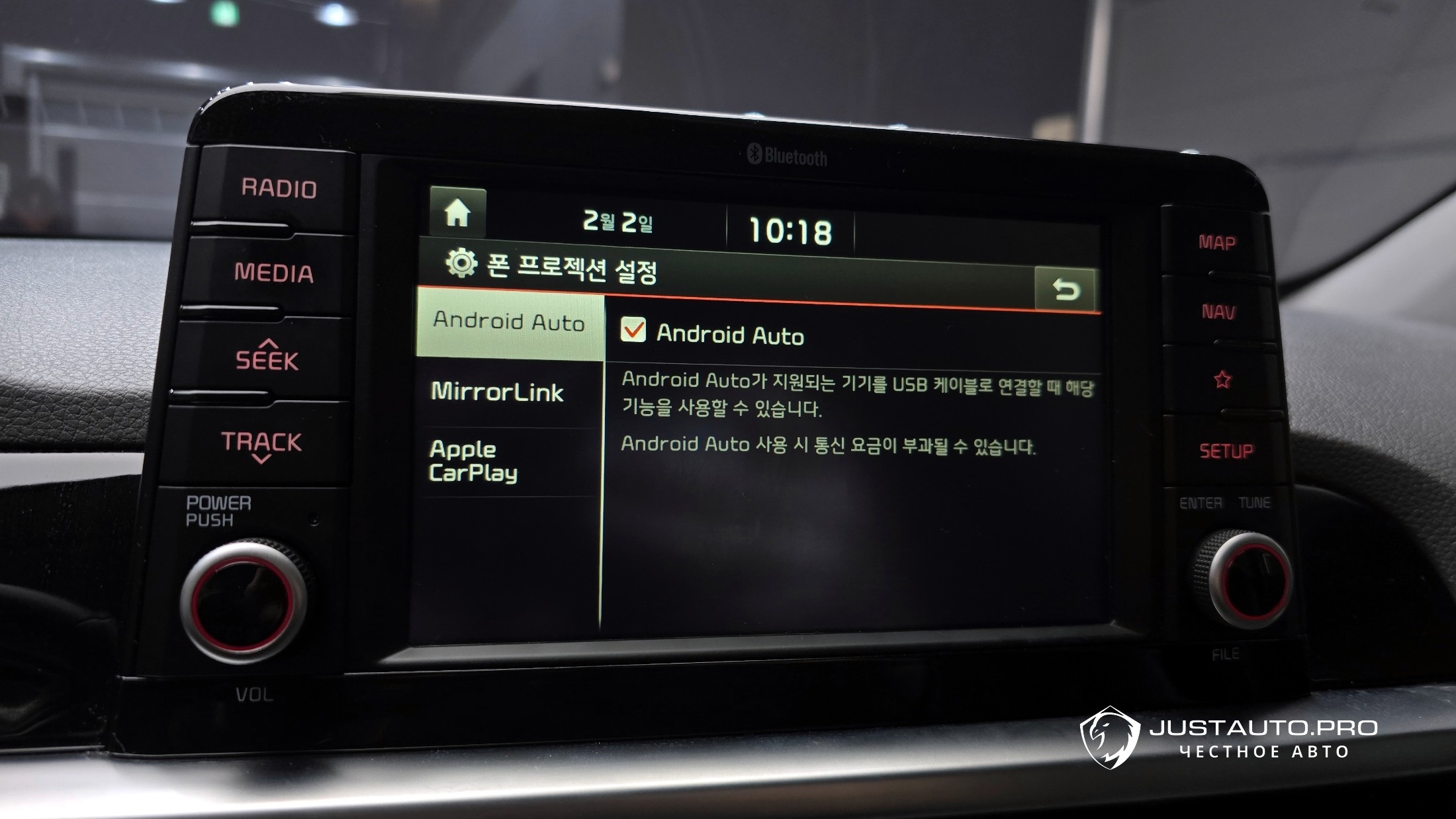The width and height of the screenshot is (1456, 819).
Task: Click the TRACK down button
Action: point(261,445)
